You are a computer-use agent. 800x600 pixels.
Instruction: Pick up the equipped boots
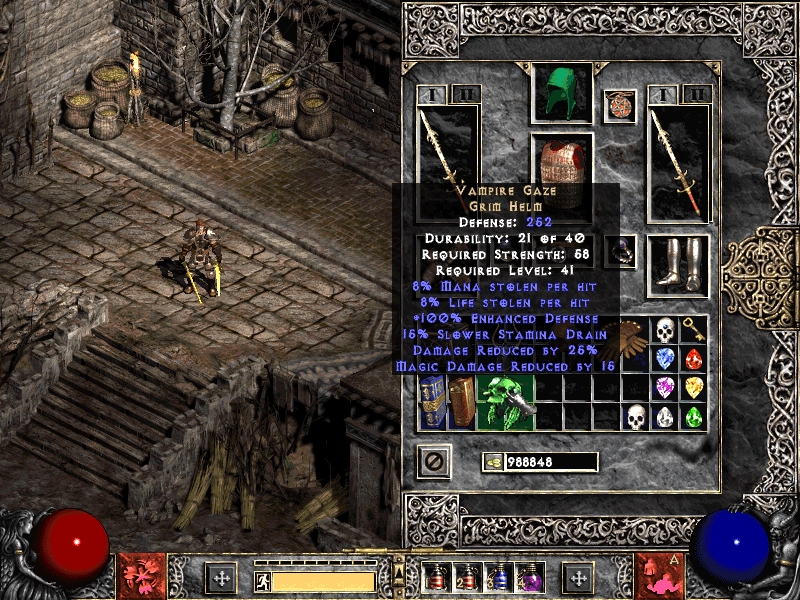[x=678, y=264]
